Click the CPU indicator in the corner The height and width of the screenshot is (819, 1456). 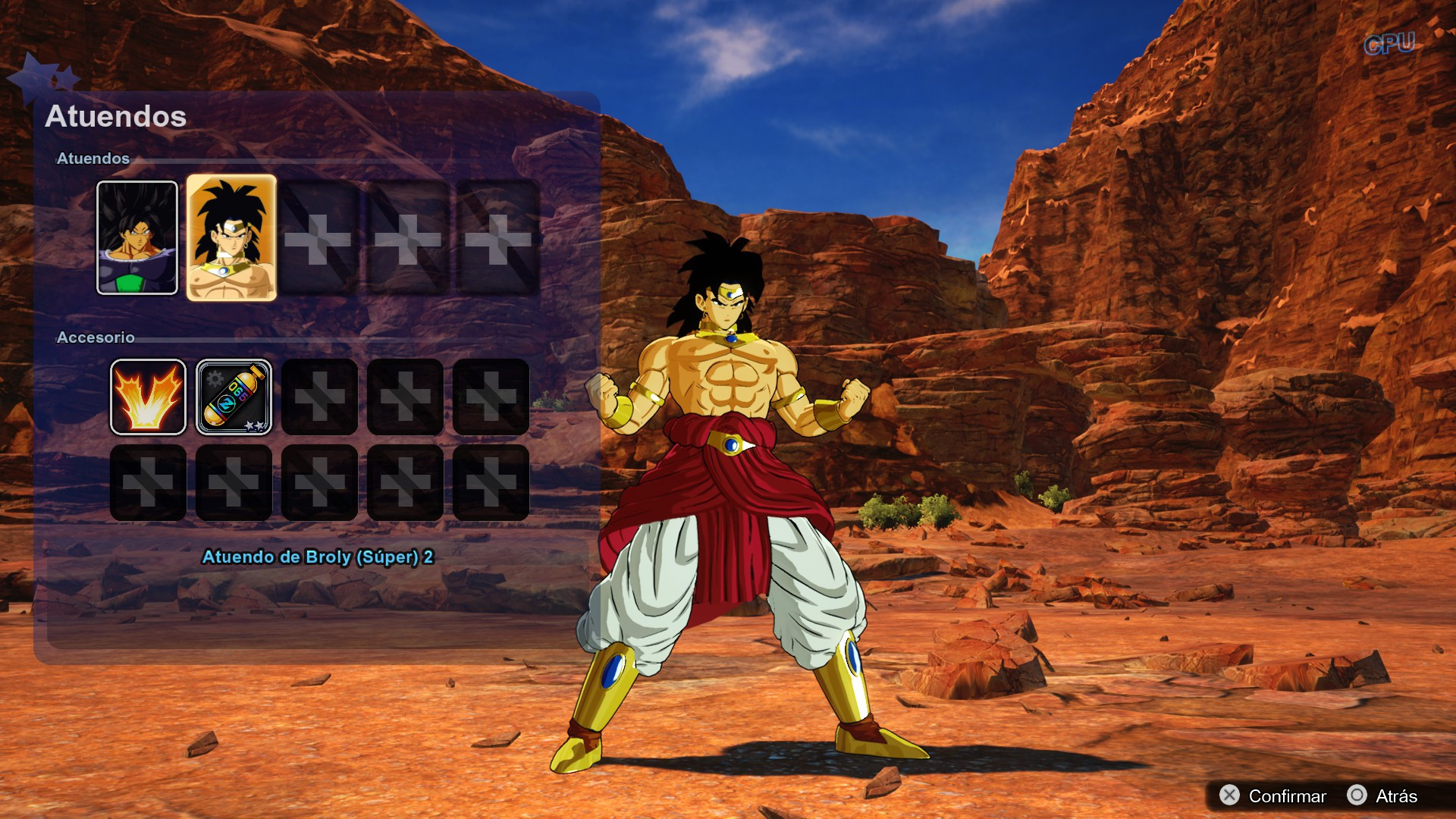pos(1389,44)
